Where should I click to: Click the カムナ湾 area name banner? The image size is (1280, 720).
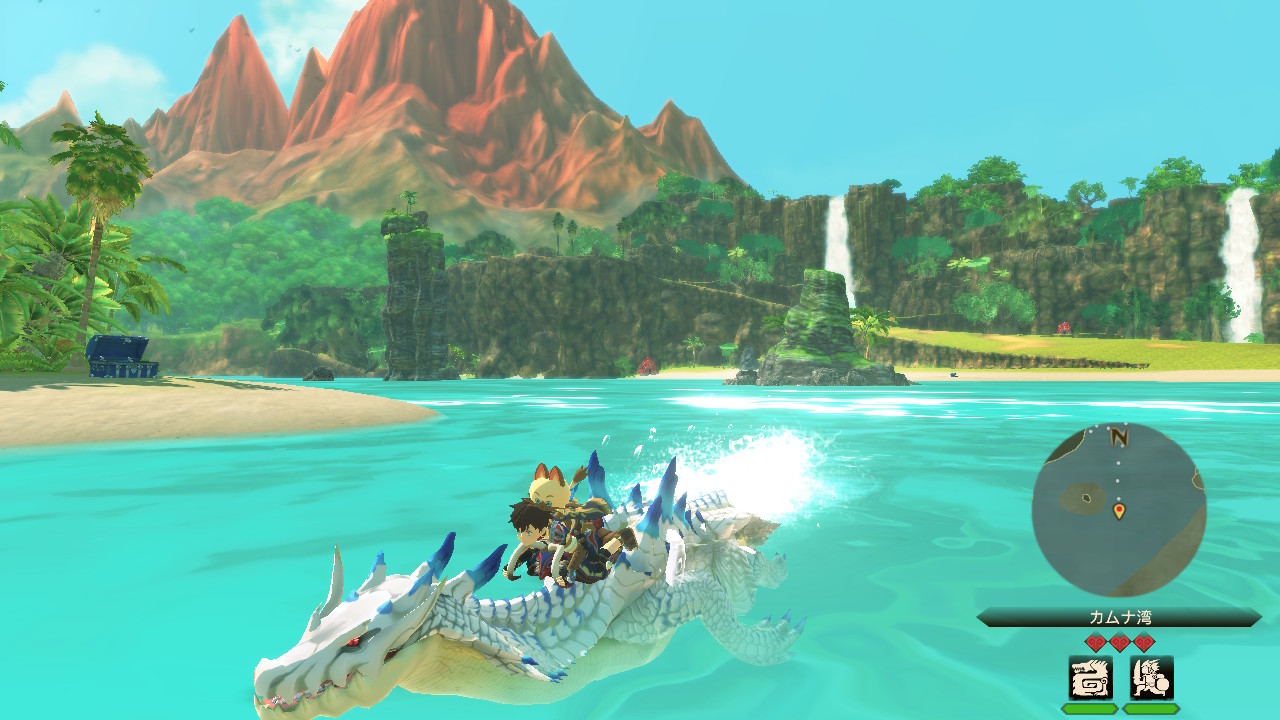pos(1119,618)
